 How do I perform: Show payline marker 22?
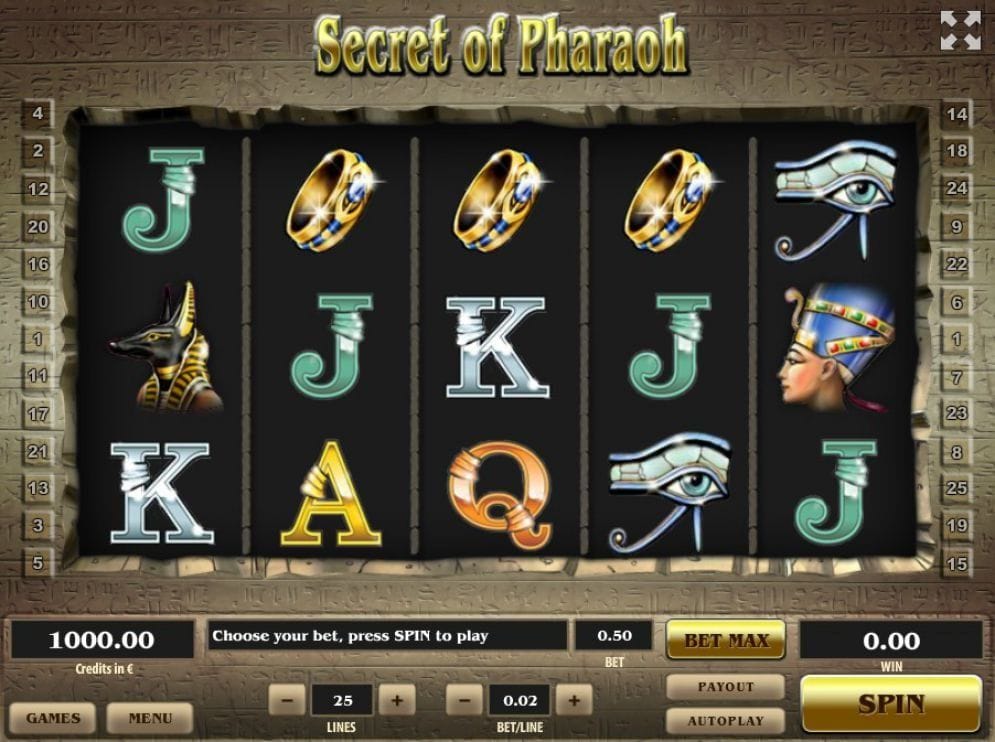click(x=957, y=264)
